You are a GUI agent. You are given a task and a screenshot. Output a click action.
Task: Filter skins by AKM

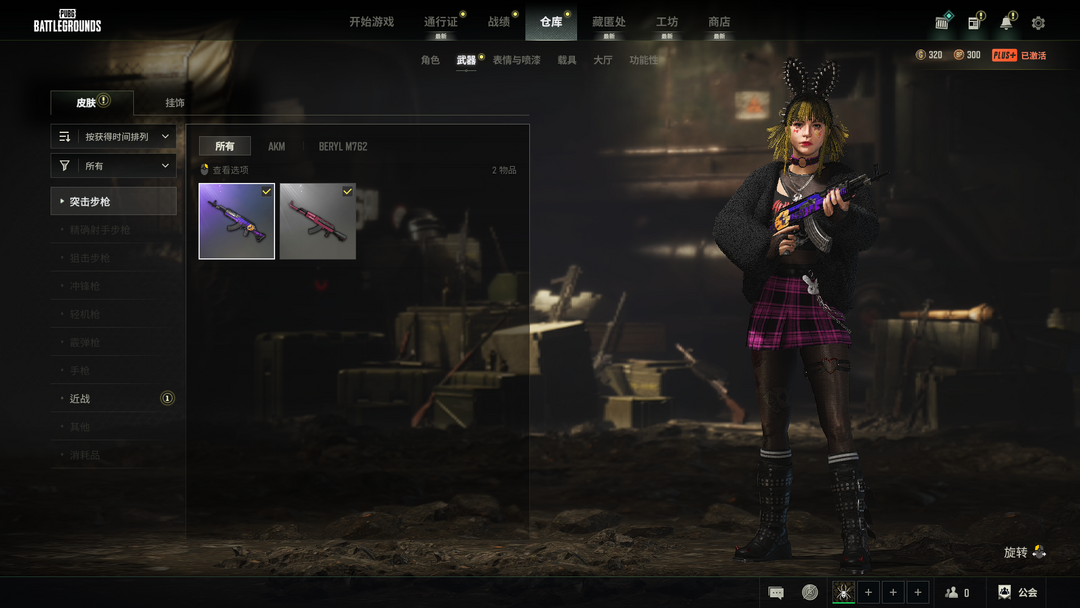coord(277,147)
